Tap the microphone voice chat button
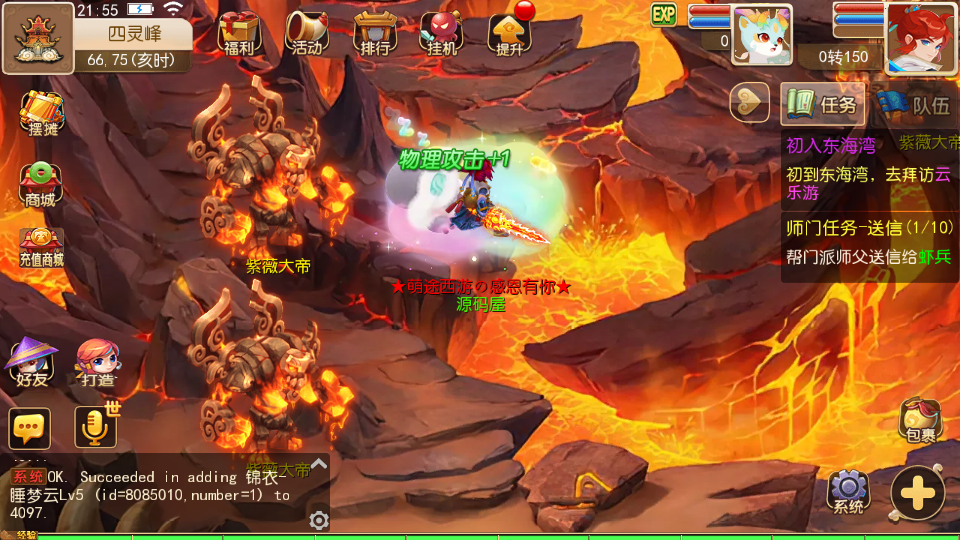The height and width of the screenshot is (540, 960). [x=96, y=428]
